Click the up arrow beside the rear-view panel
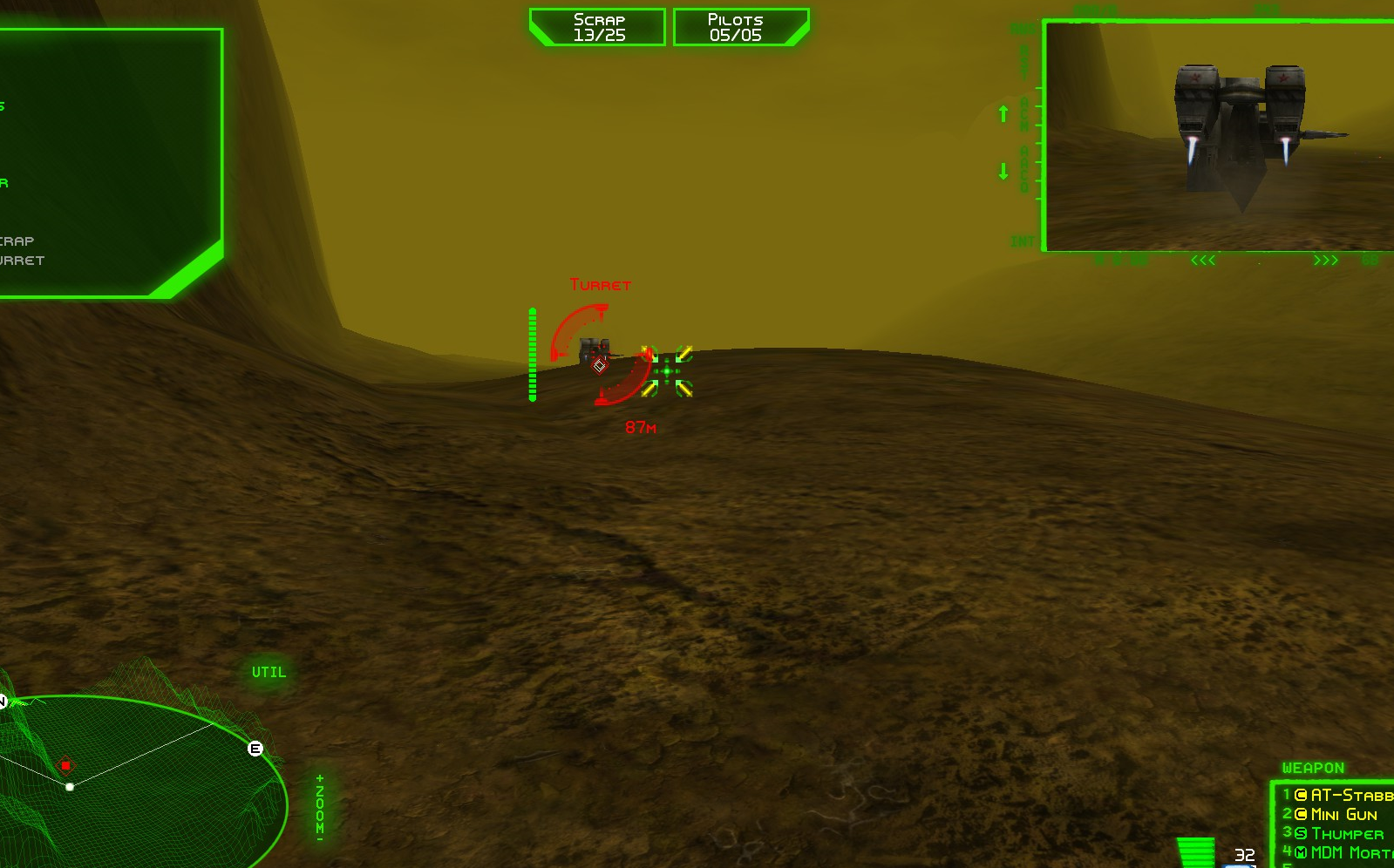This screenshot has height=868, width=1394. [1003, 113]
